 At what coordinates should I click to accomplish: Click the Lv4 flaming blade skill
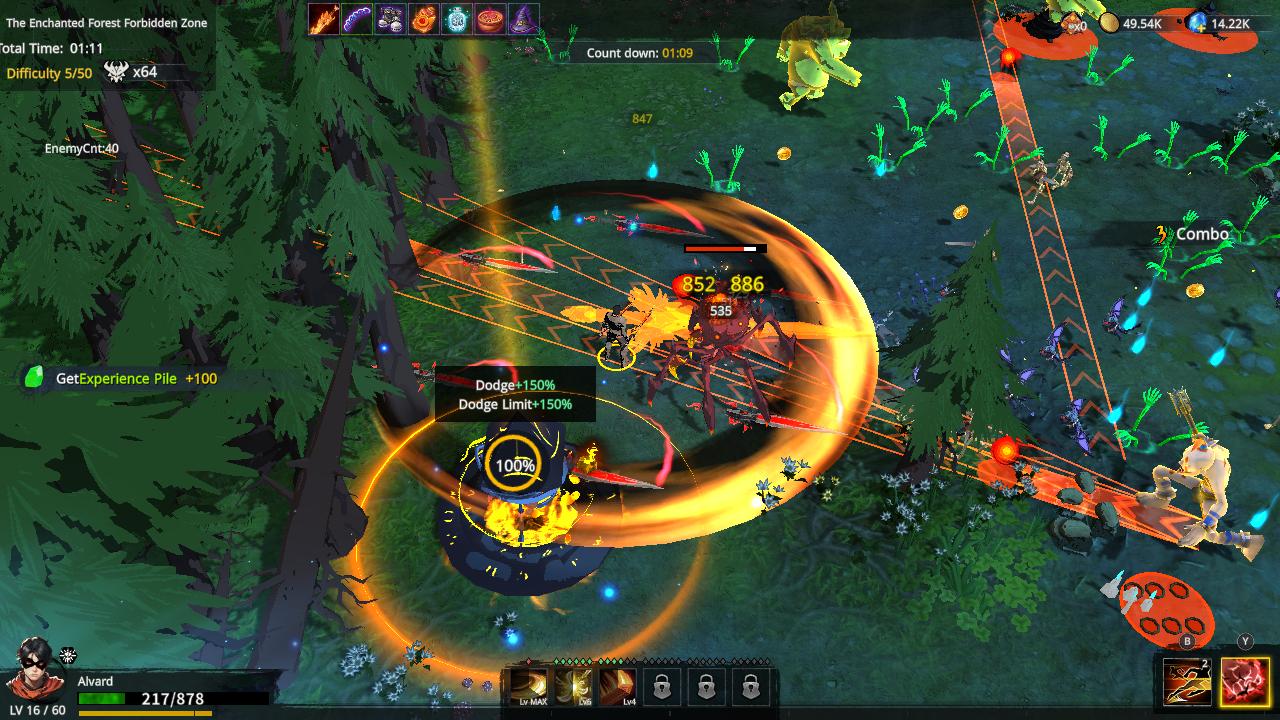617,685
